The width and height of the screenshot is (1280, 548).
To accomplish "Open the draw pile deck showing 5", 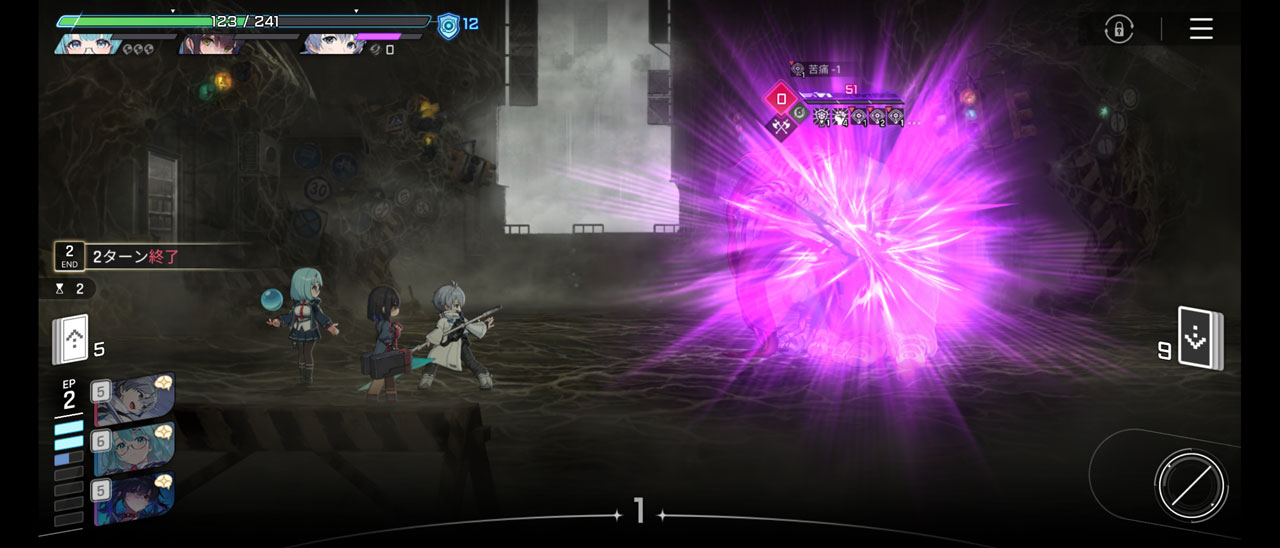I will pyautogui.click(x=72, y=341).
